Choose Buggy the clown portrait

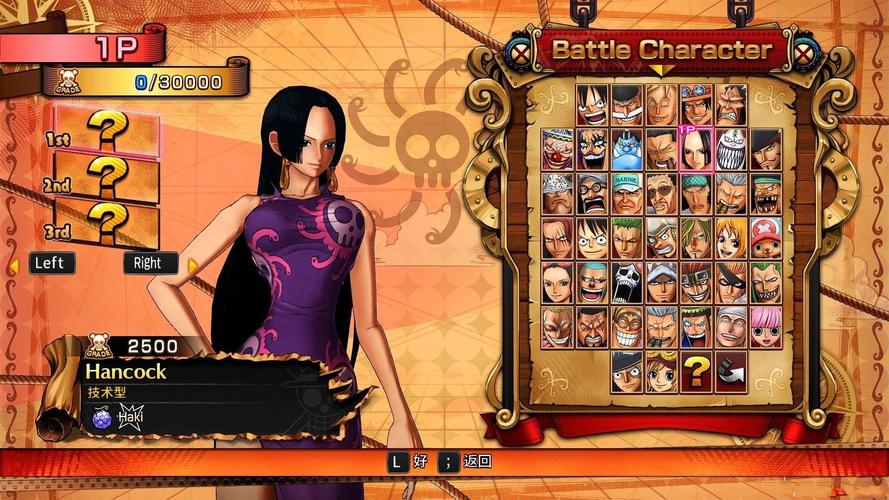[x=559, y=149]
